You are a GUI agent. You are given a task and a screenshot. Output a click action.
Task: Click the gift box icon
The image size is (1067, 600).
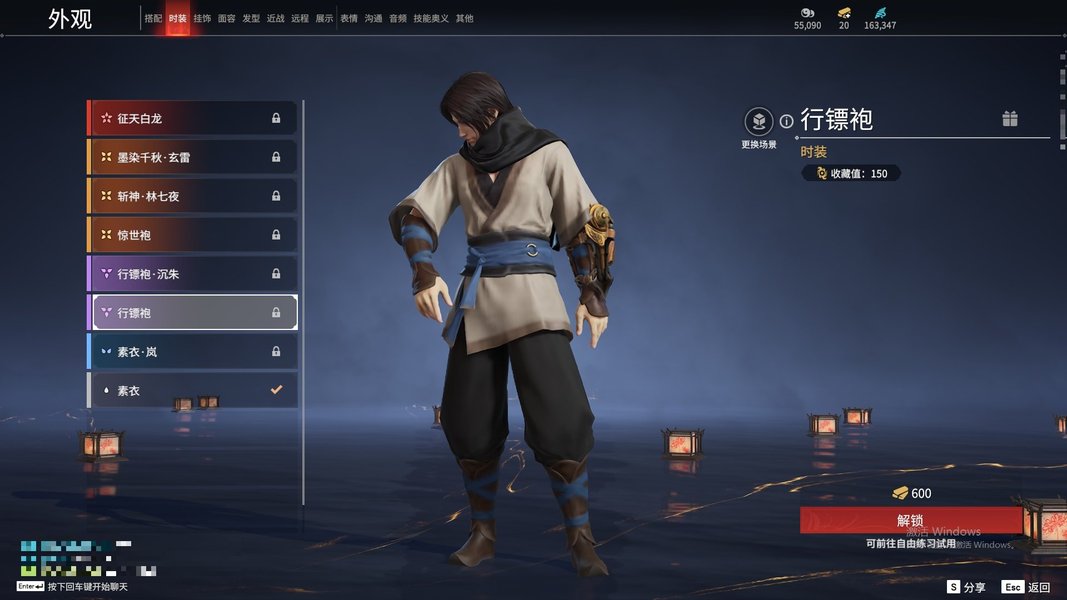(1010, 119)
